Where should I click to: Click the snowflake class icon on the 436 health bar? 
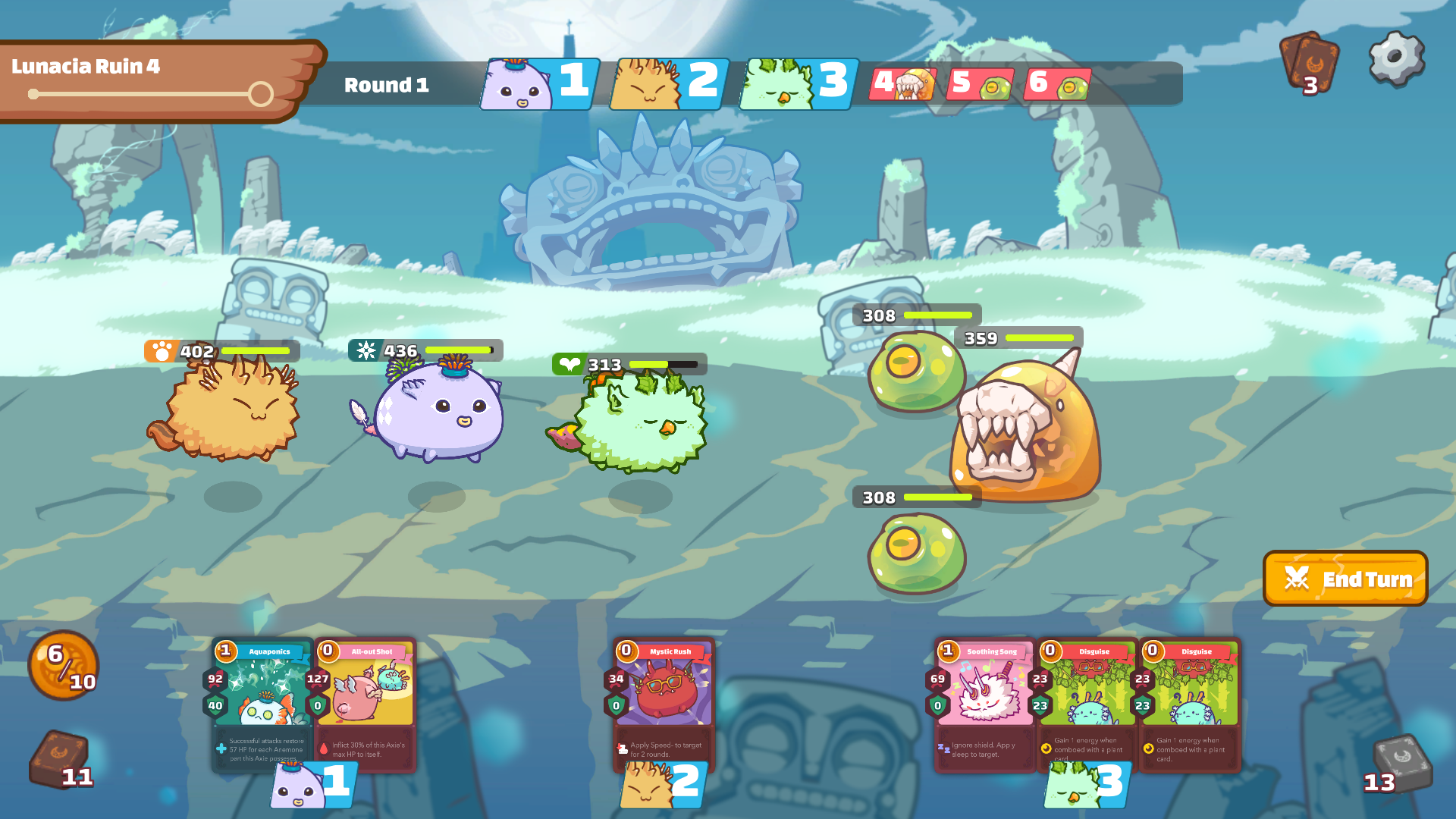tap(366, 350)
